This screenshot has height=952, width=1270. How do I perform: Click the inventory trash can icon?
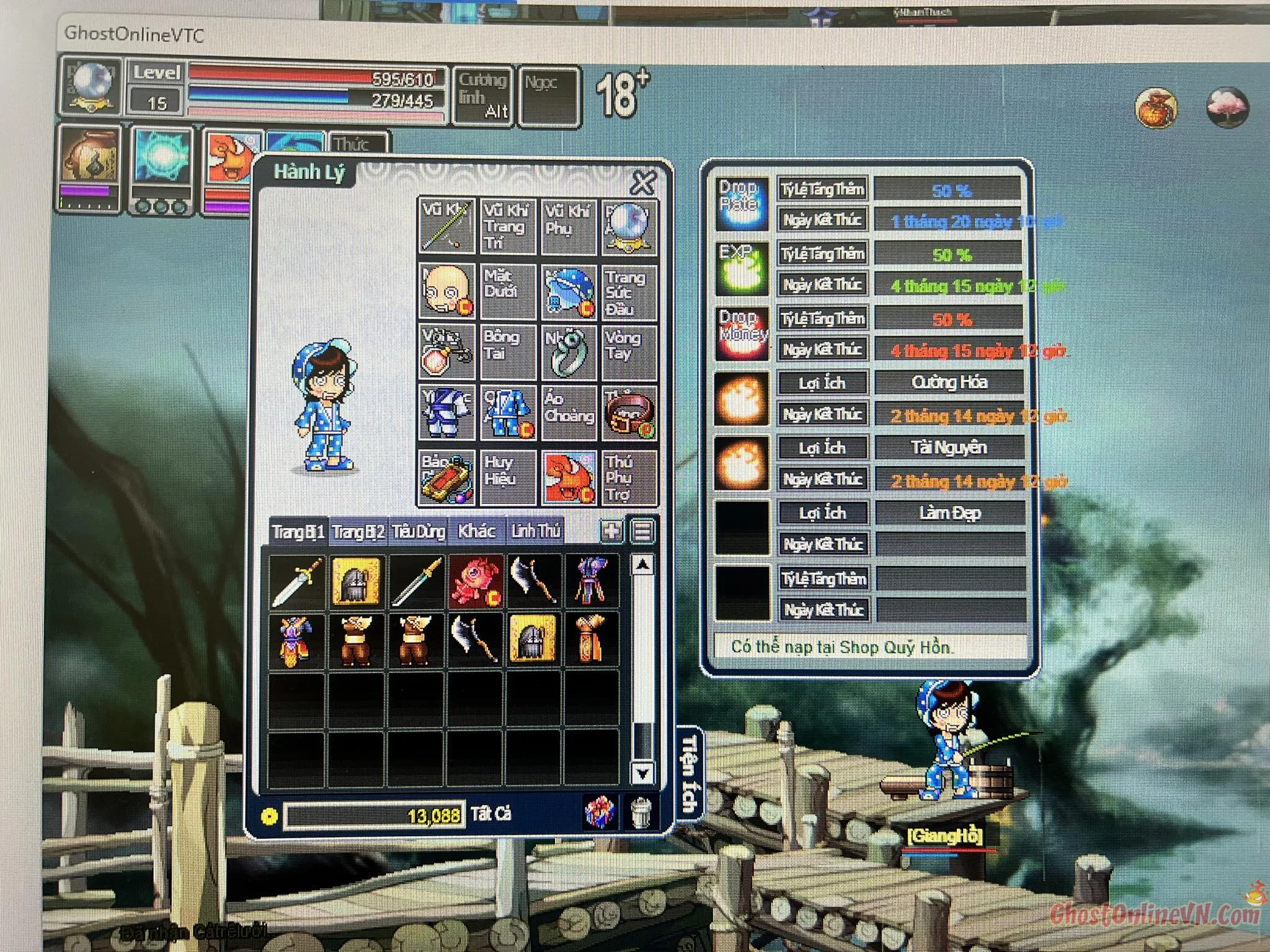coord(641,813)
